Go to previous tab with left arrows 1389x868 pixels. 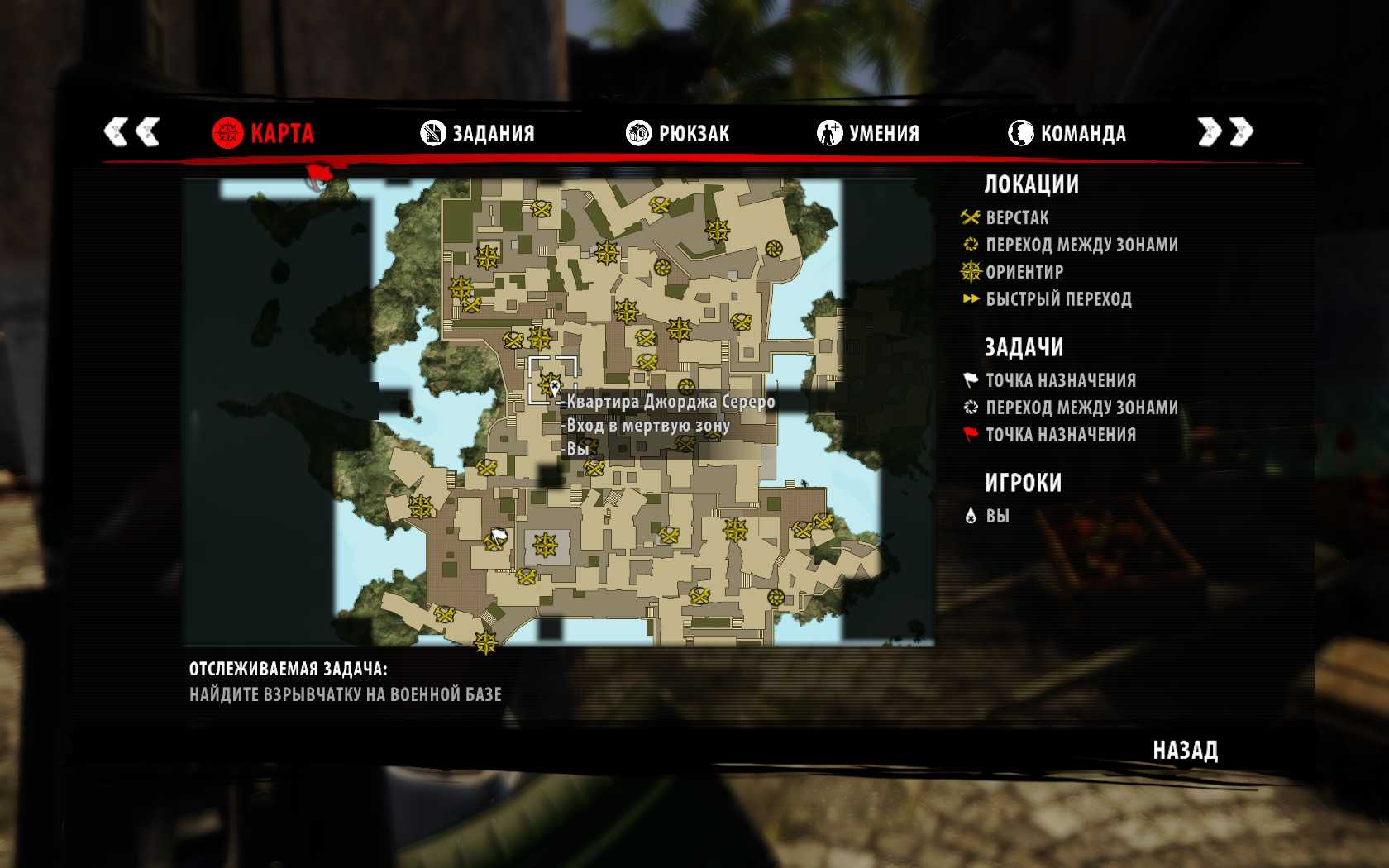point(131,131)
